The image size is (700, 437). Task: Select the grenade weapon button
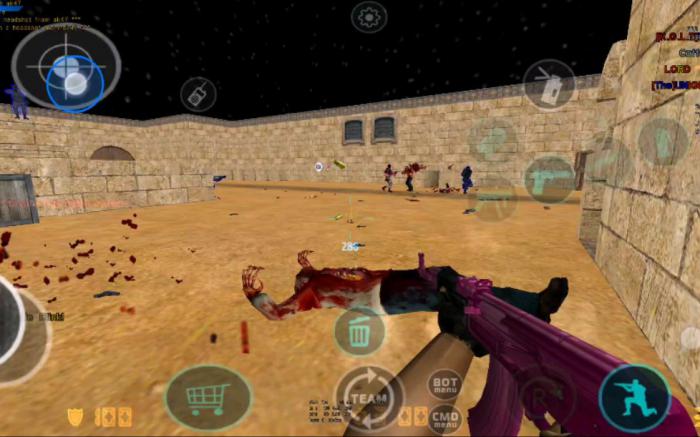549,84
